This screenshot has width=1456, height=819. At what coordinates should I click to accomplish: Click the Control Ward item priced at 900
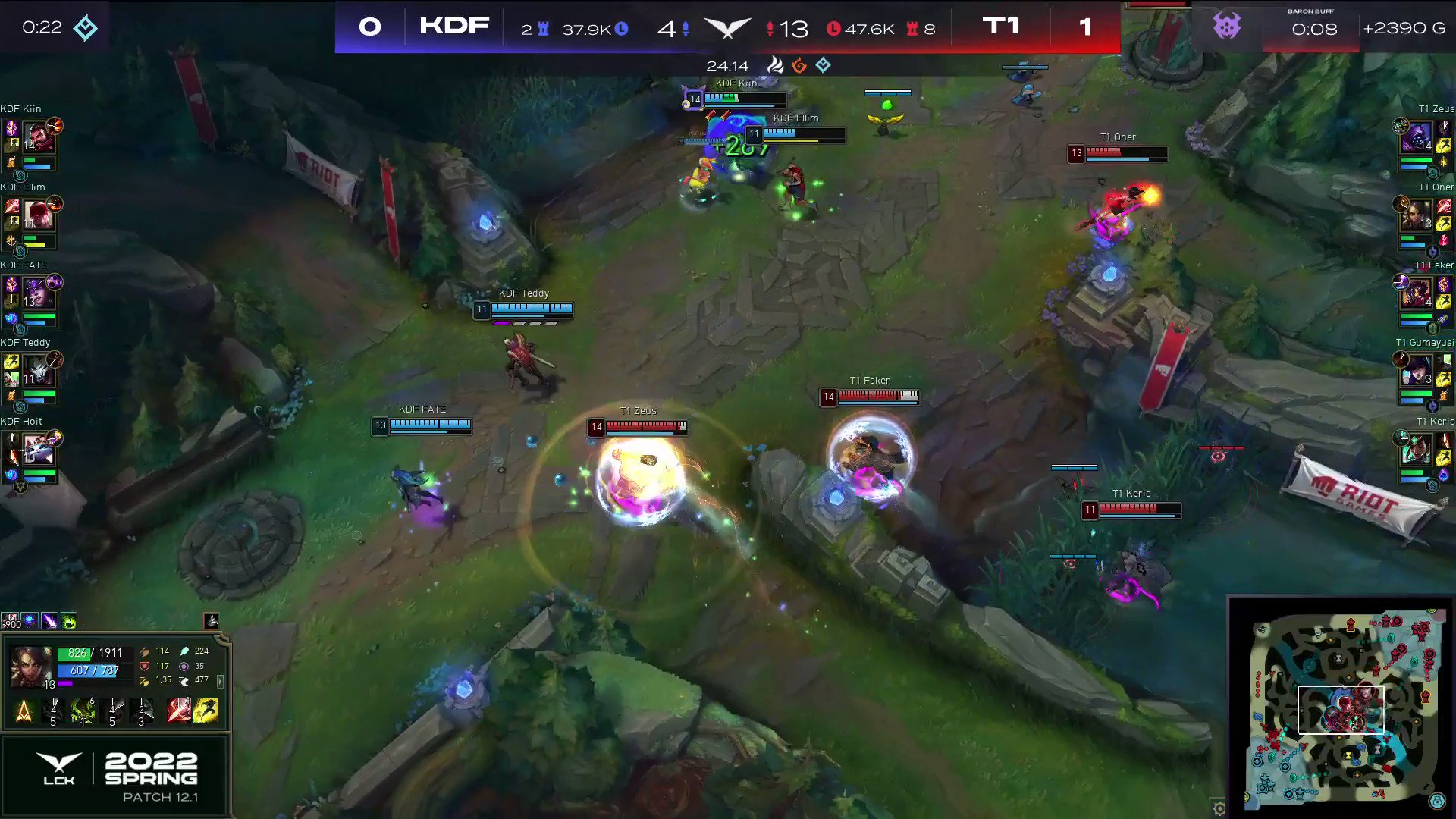pos(11,622)
